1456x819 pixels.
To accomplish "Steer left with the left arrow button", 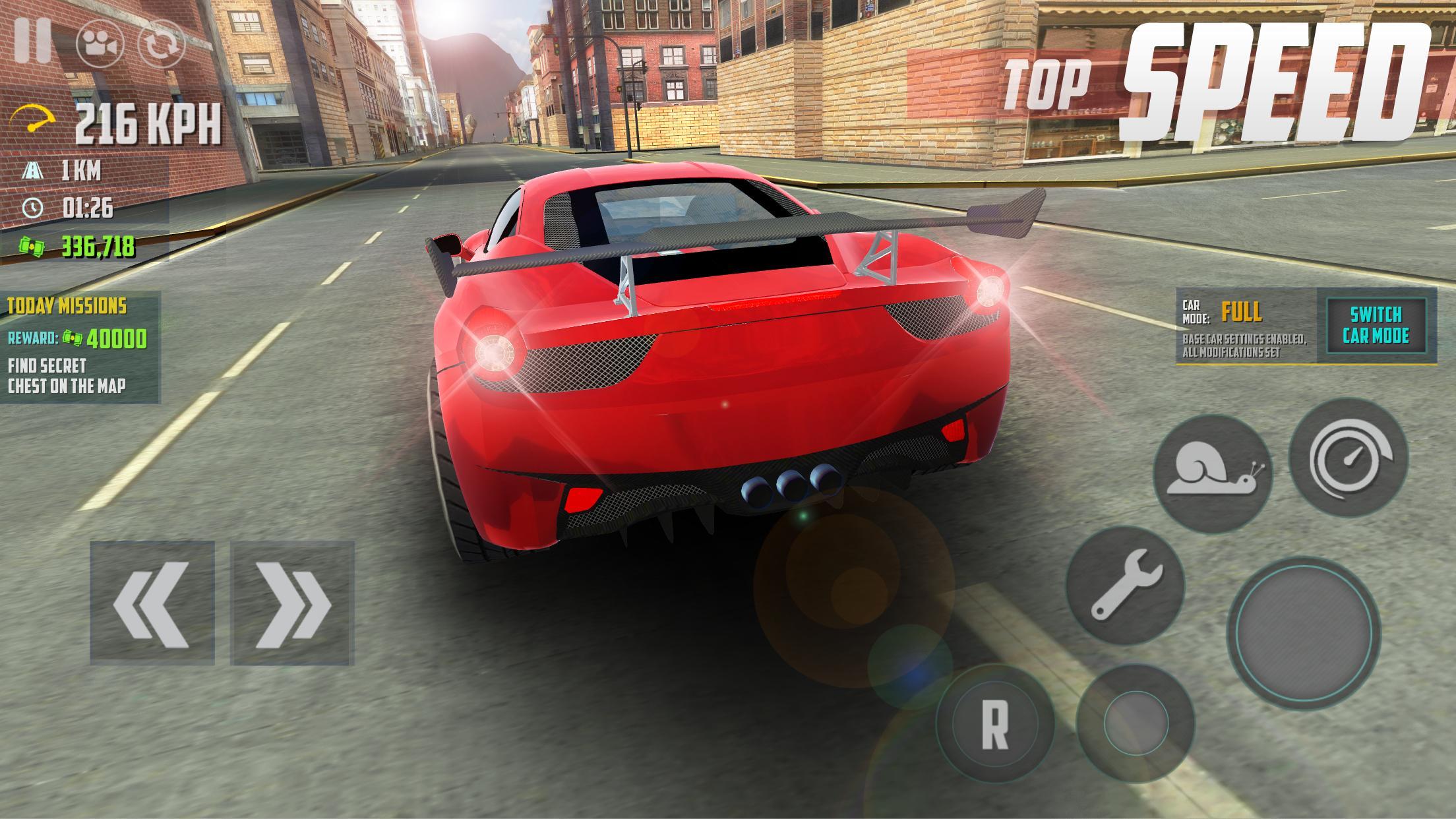I will click(x=152, y=603).
